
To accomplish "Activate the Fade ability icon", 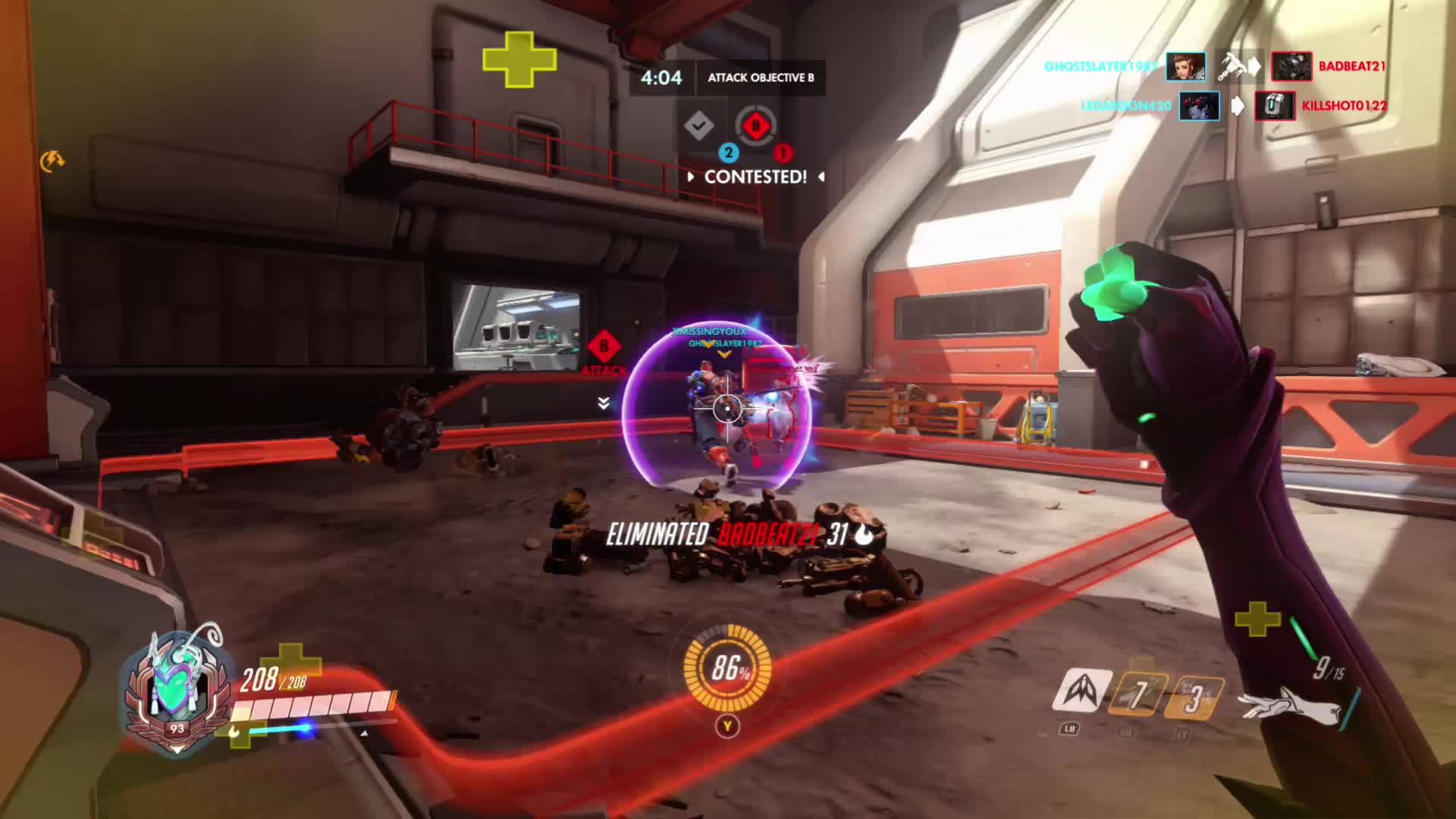I will (x=1081, y=691).
